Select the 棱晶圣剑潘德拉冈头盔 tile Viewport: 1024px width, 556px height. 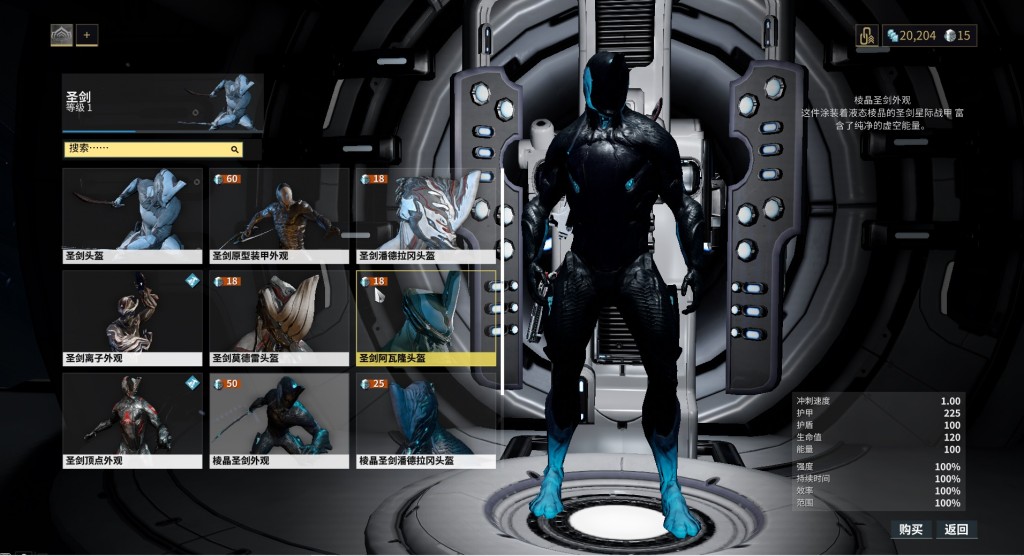(426, 419)
